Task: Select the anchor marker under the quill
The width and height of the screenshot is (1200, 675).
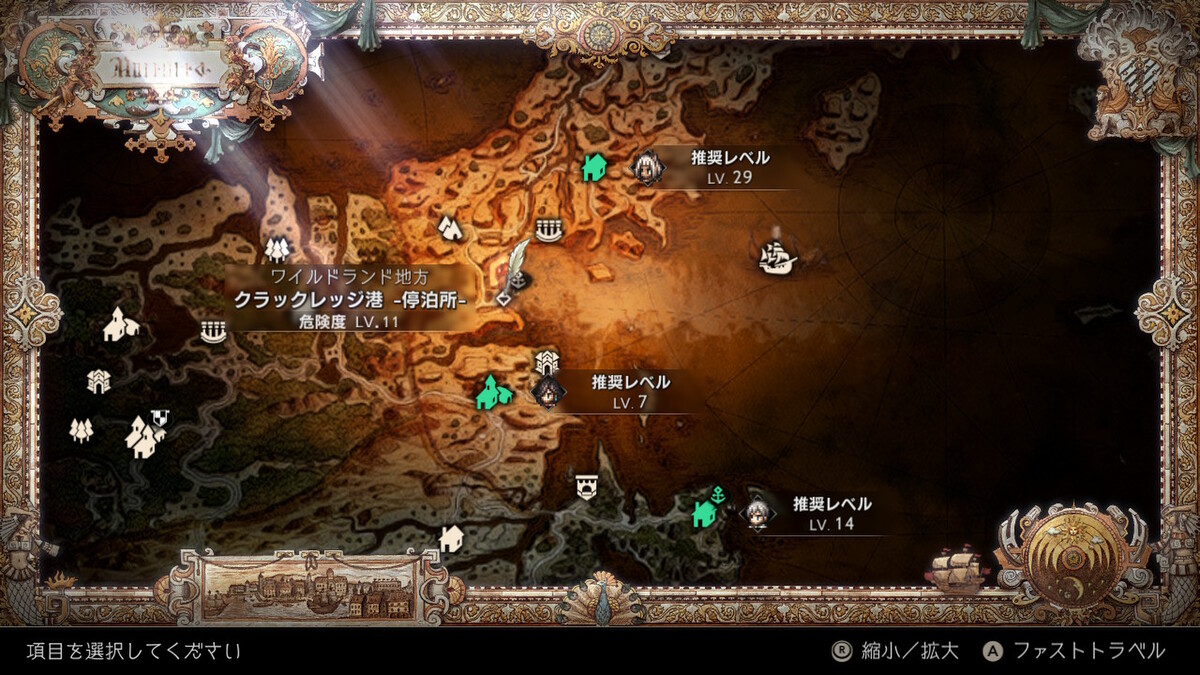Action: [518, 282]
